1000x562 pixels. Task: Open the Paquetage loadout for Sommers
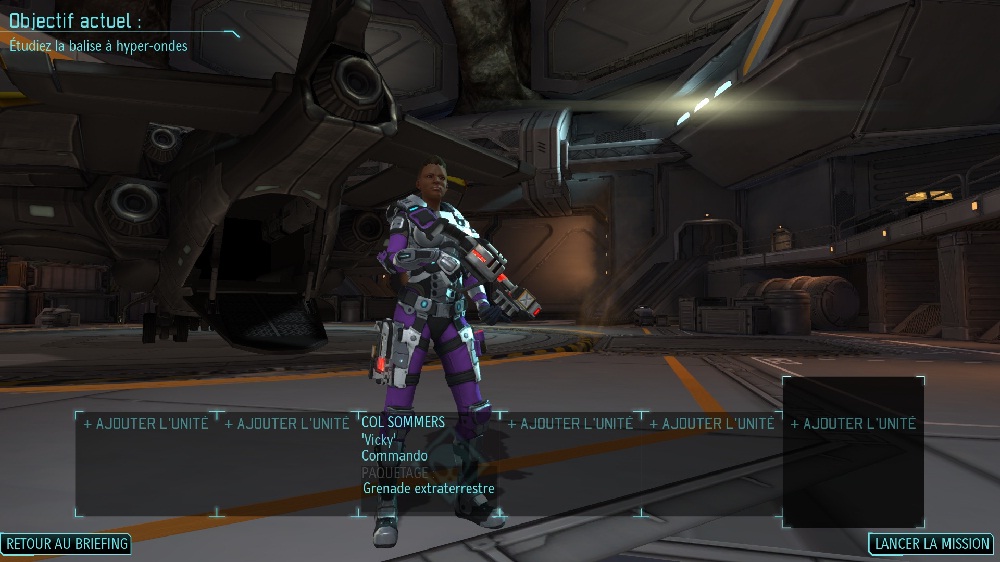click(x=394, y=472)
